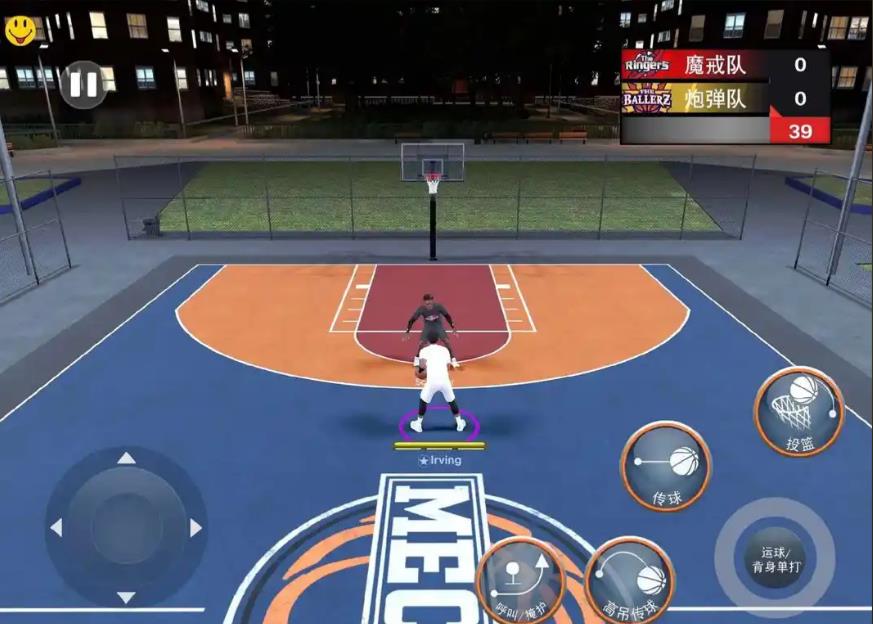Click the yellow smiley face icon

point(20,30)
